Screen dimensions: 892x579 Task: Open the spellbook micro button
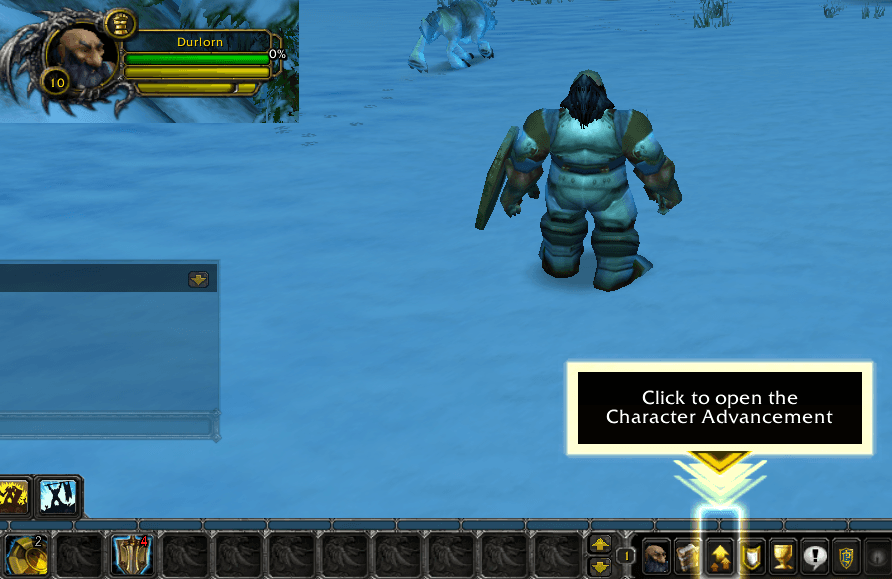tap(687, 557)
